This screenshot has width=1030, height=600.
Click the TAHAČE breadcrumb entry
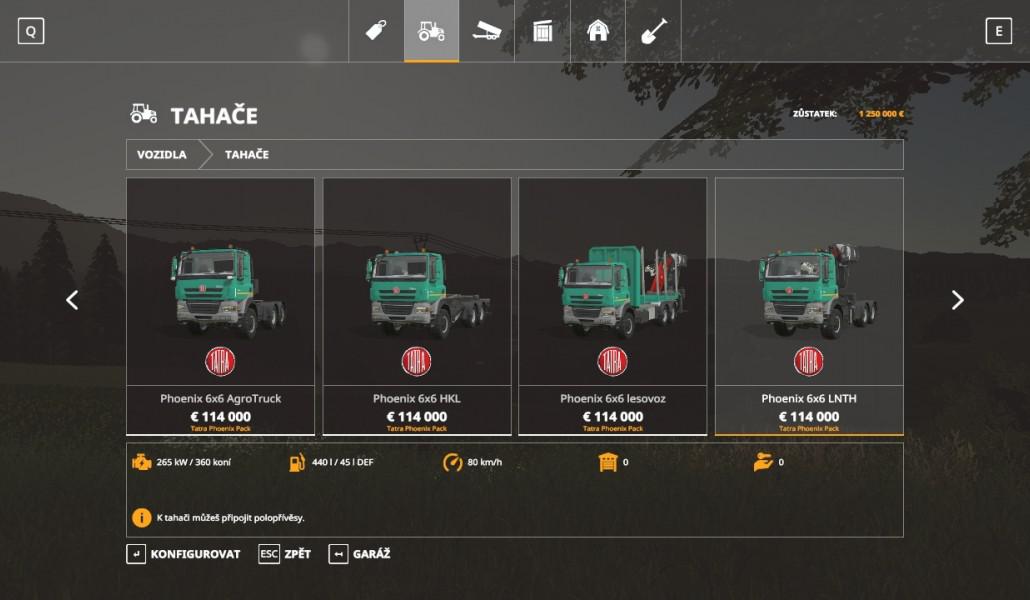click(x=246, y=155)
